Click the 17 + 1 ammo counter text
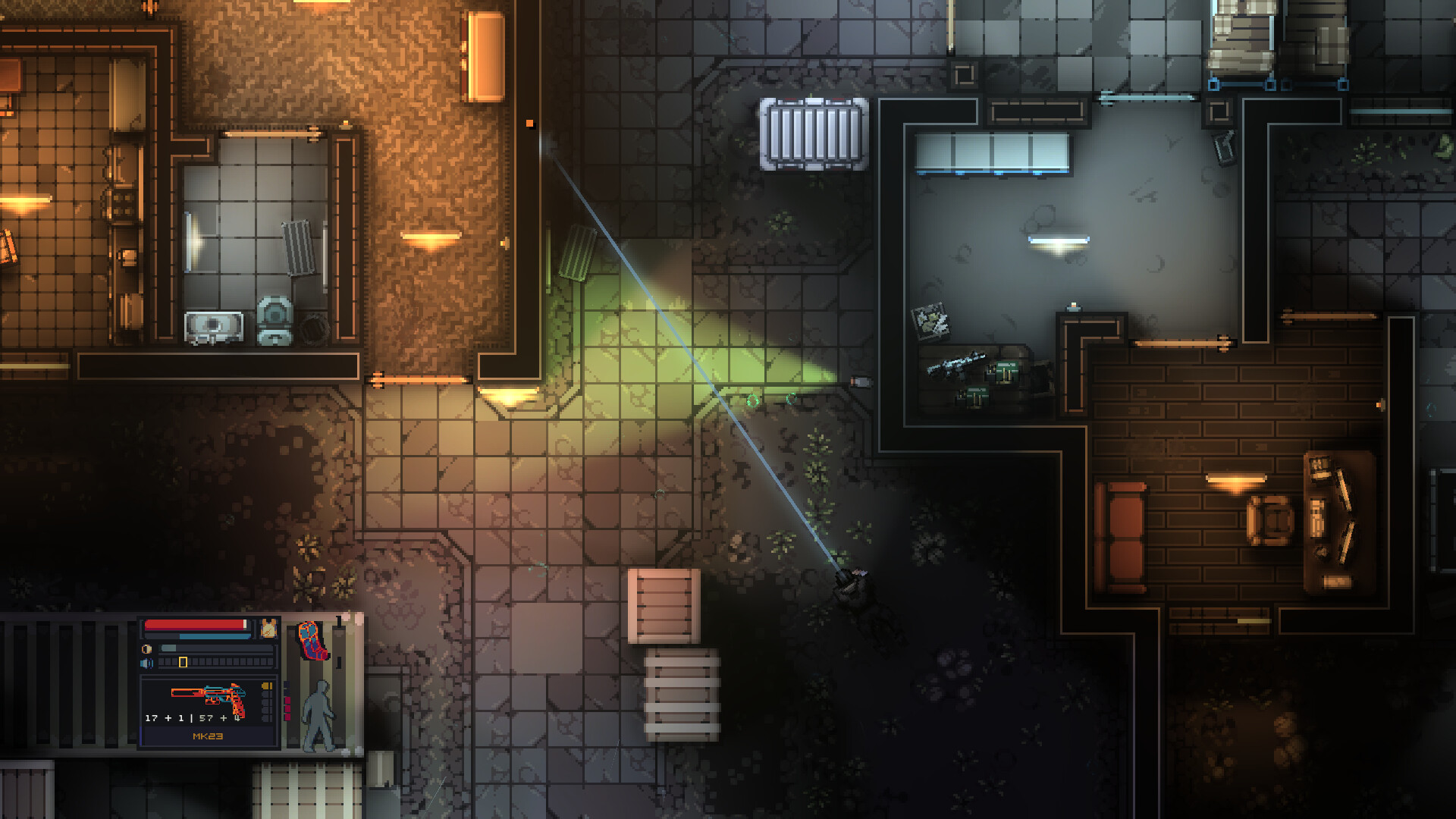1456x819 pixels. [x=166, y=718]
